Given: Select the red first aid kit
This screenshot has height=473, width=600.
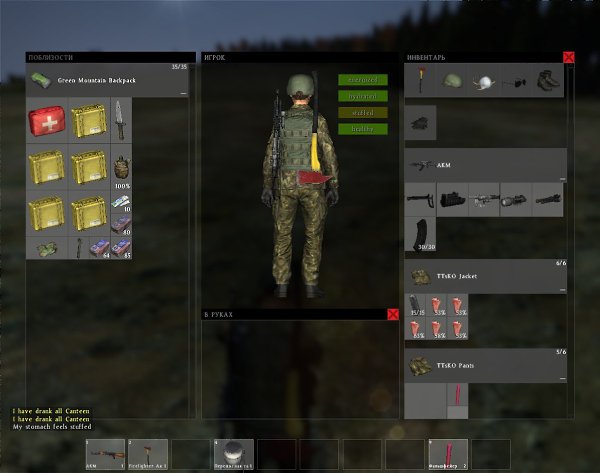Looking at the screenshot, I should [46, 123].
